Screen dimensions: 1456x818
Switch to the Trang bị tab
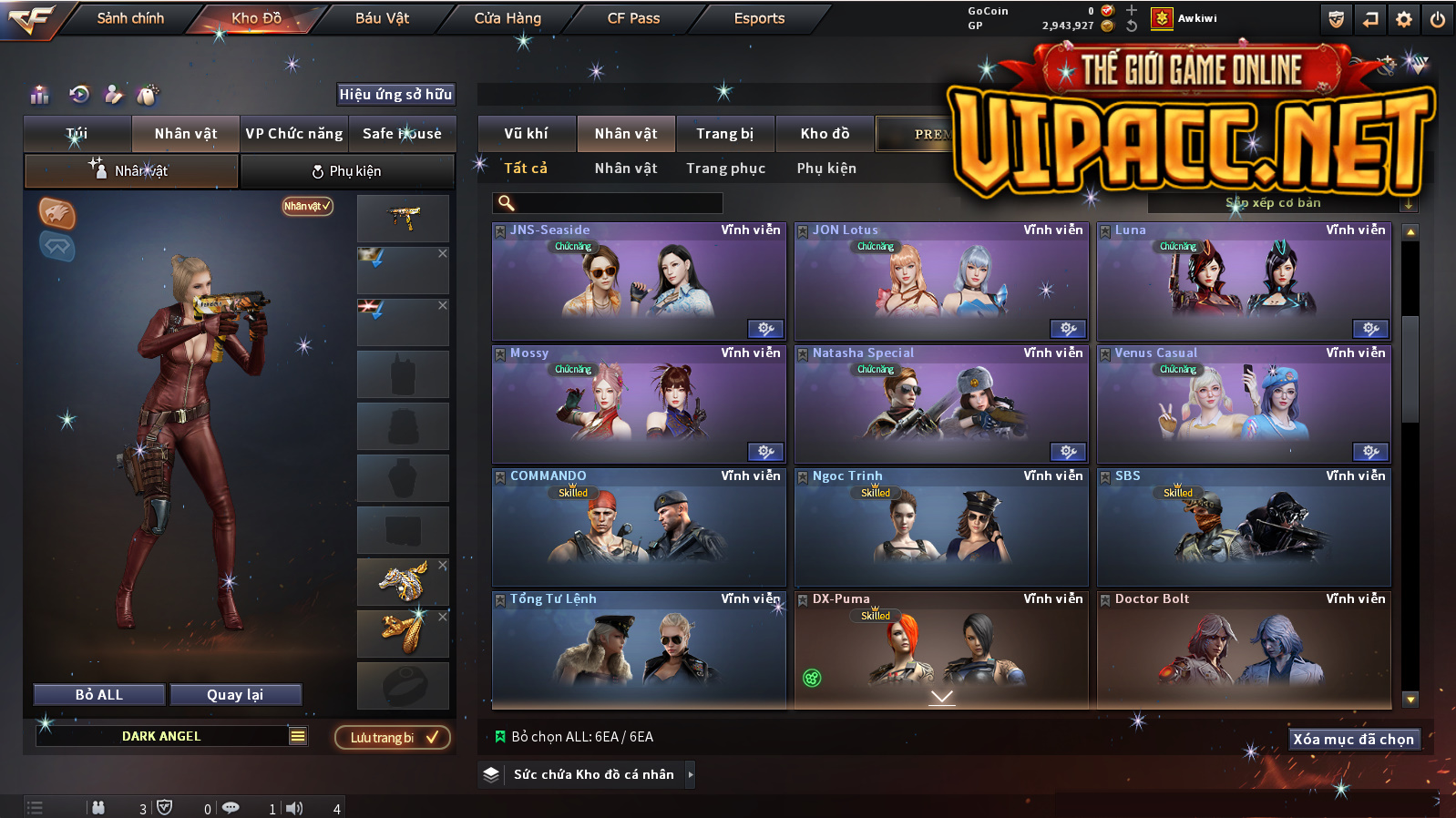click(724, 134)
